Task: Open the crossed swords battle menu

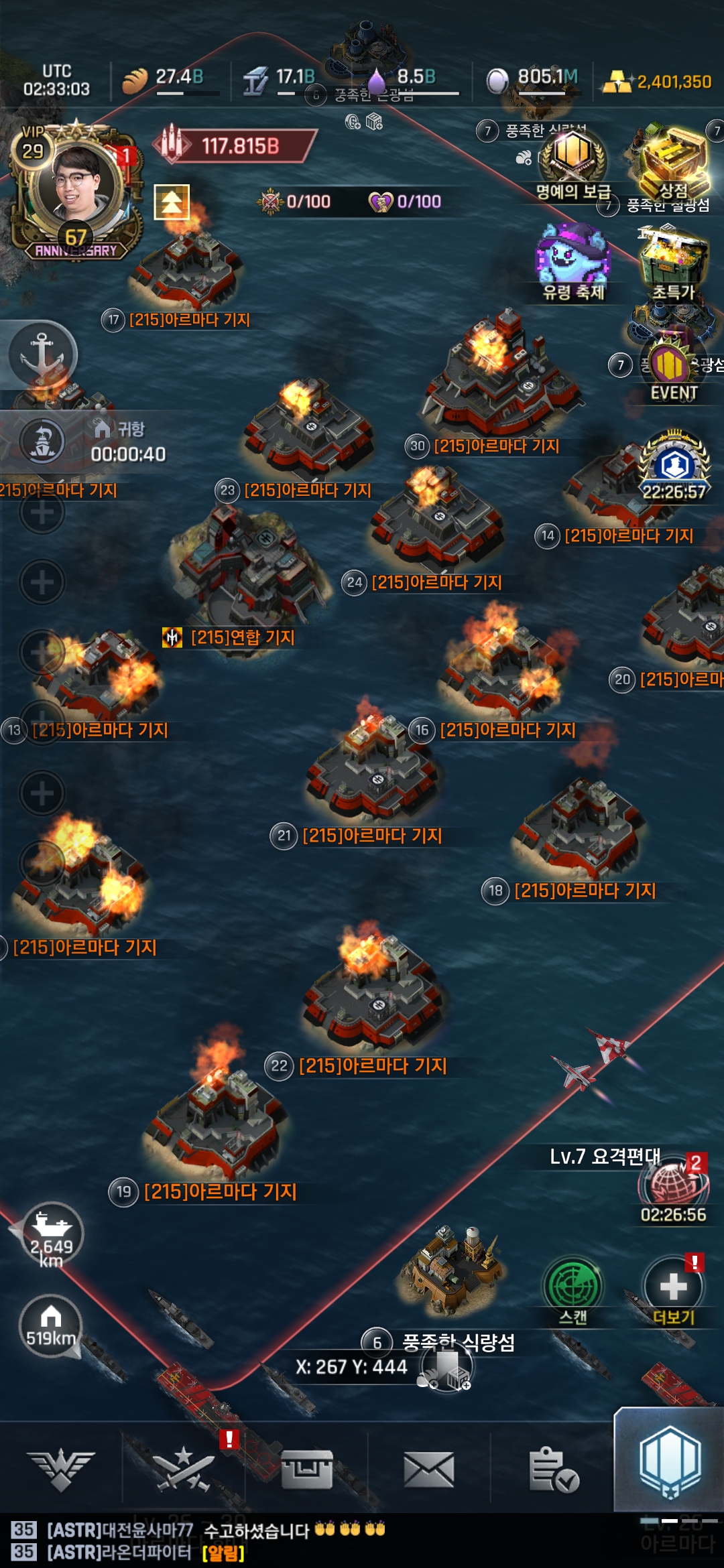Action: coord(184,1469)
